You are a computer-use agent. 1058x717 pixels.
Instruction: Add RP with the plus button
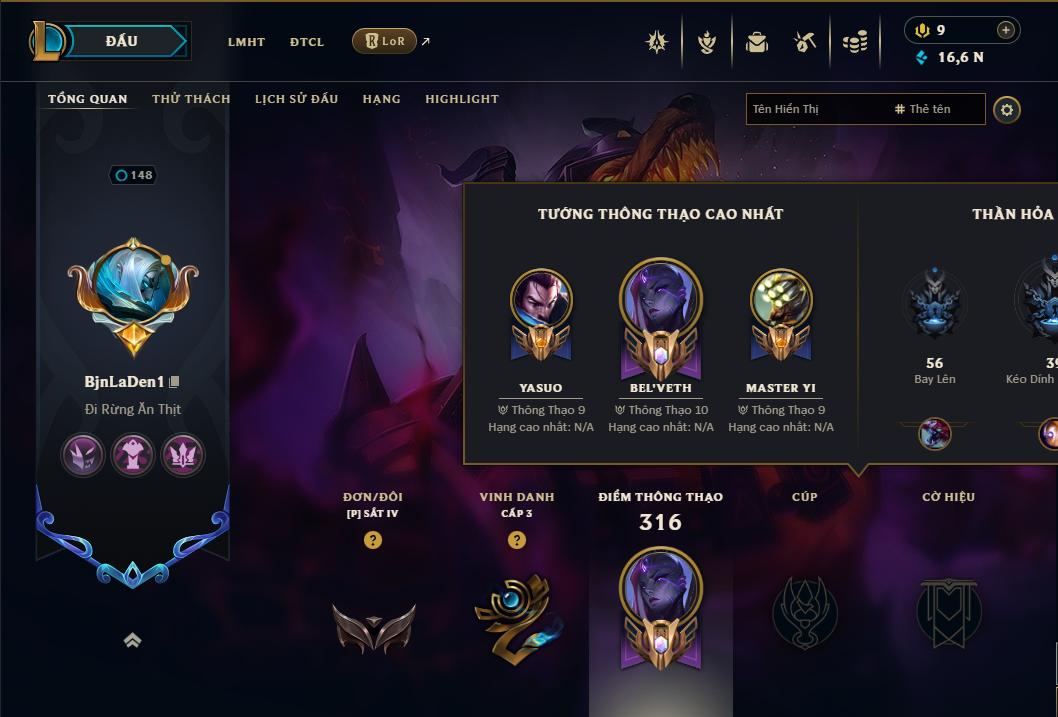[1005, 30]
